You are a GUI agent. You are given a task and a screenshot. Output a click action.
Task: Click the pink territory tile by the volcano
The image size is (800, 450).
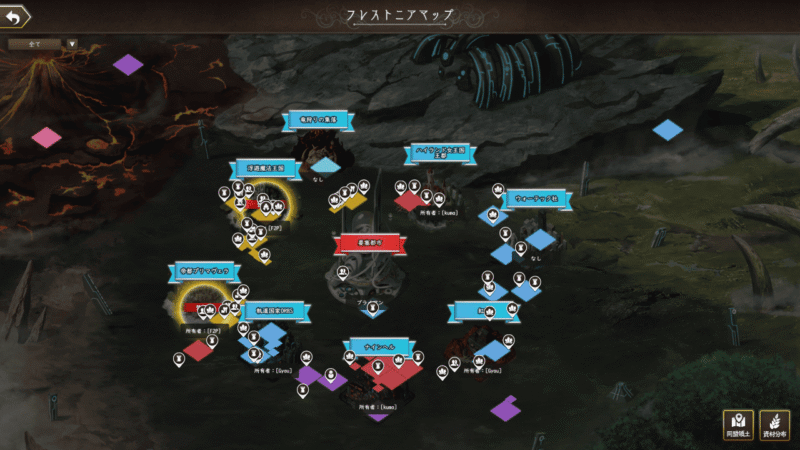46,137
